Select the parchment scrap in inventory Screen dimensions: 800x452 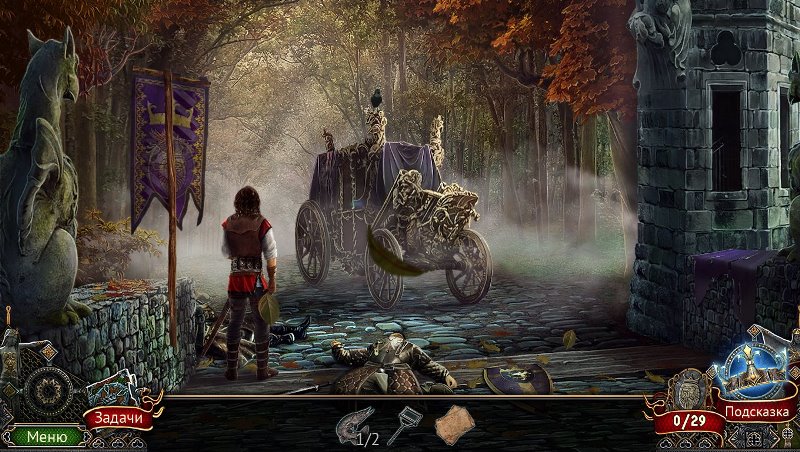pyautogui.click(x=452, y=424)
